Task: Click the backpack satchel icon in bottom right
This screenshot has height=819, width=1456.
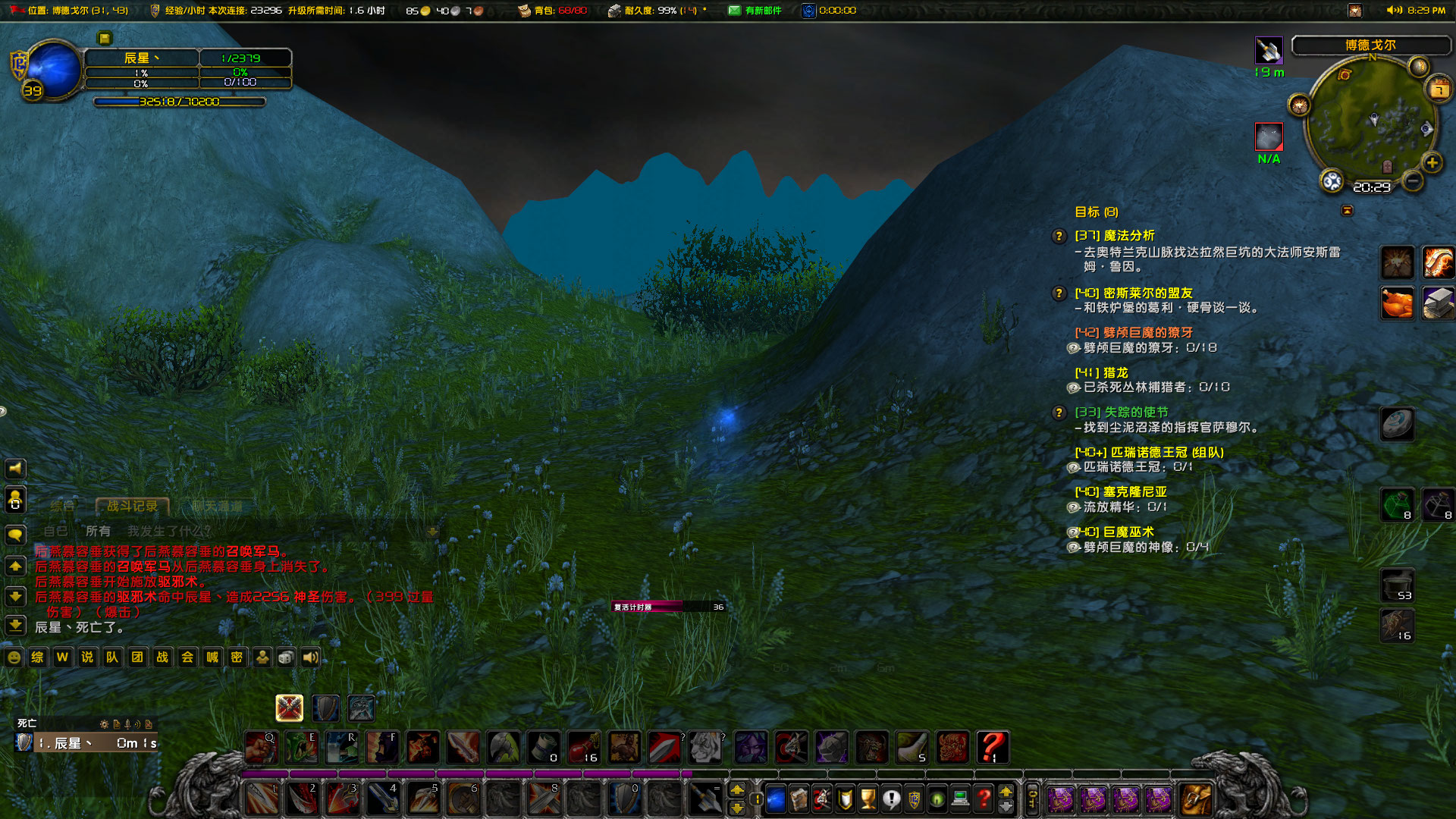Action: click(x=1198, y=799)
